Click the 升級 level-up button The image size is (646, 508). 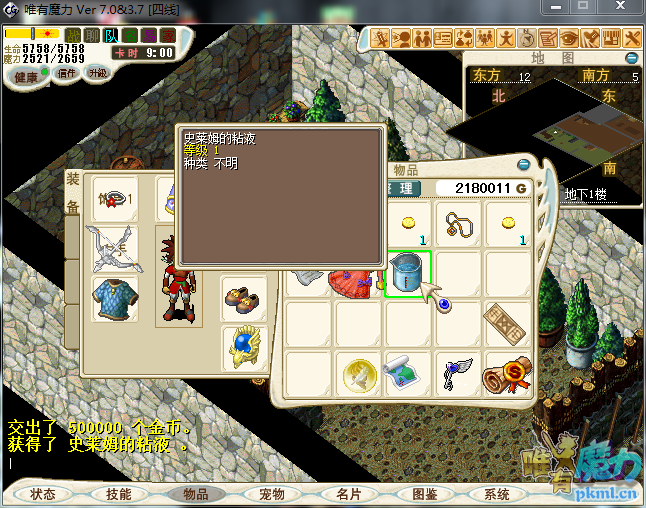[98, 74]
